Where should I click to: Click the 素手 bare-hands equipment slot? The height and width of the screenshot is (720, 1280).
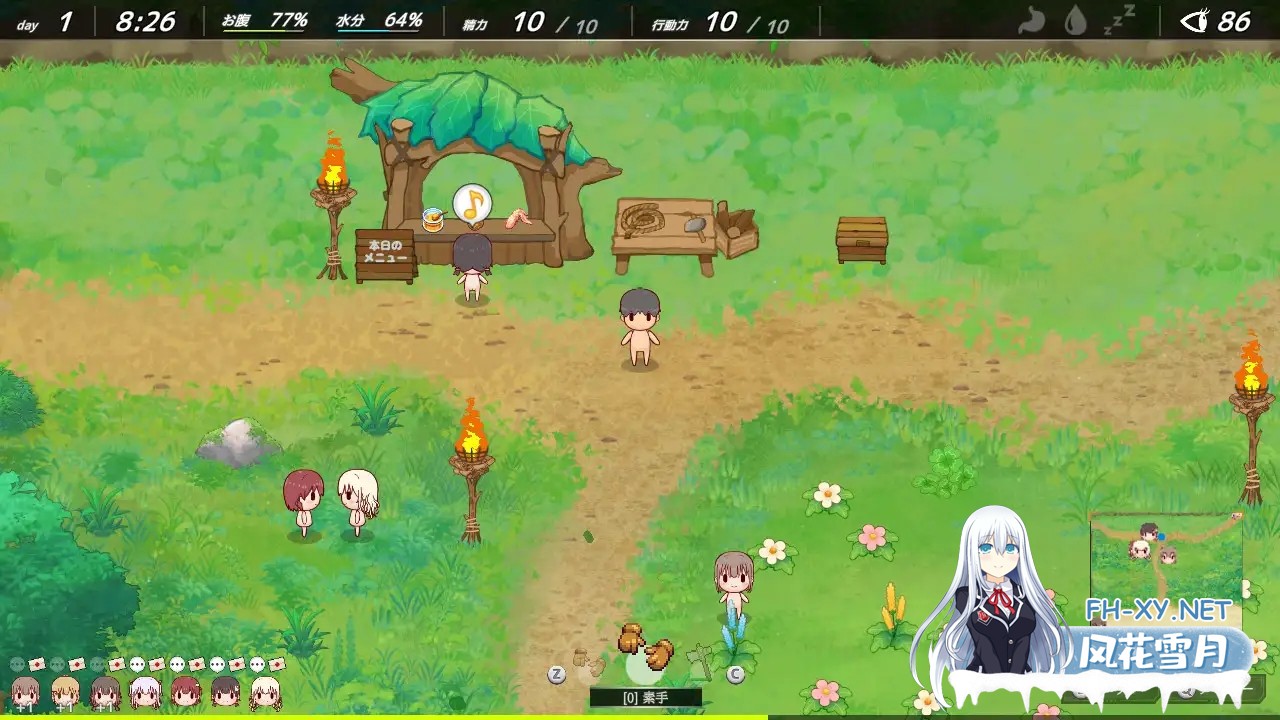(645, 697)
